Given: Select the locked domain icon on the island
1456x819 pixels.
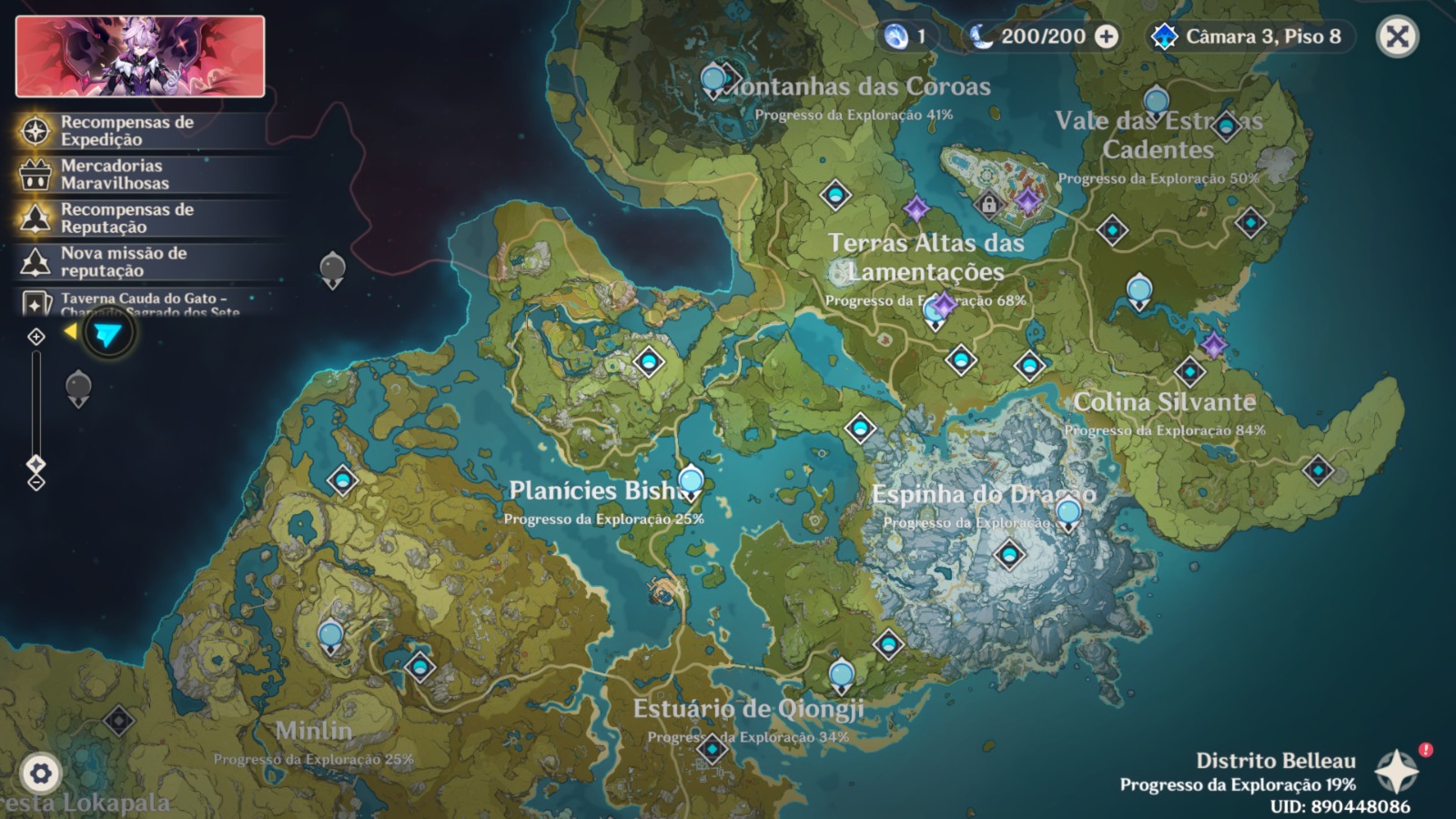Looking at the screenshot, I should [x=988, y=204].
